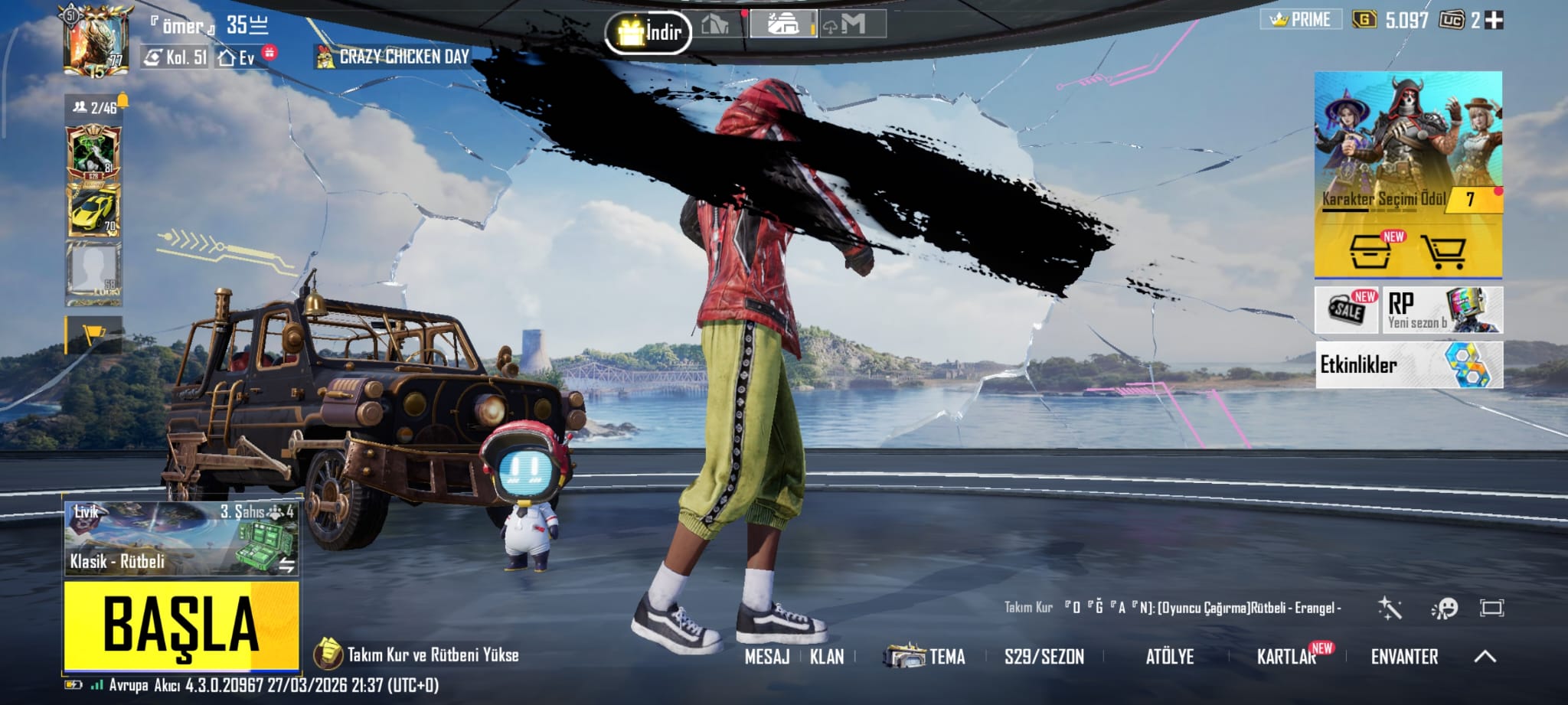Open the Livik map mode selector
The image size is (1568, 705).
(181, 537)
